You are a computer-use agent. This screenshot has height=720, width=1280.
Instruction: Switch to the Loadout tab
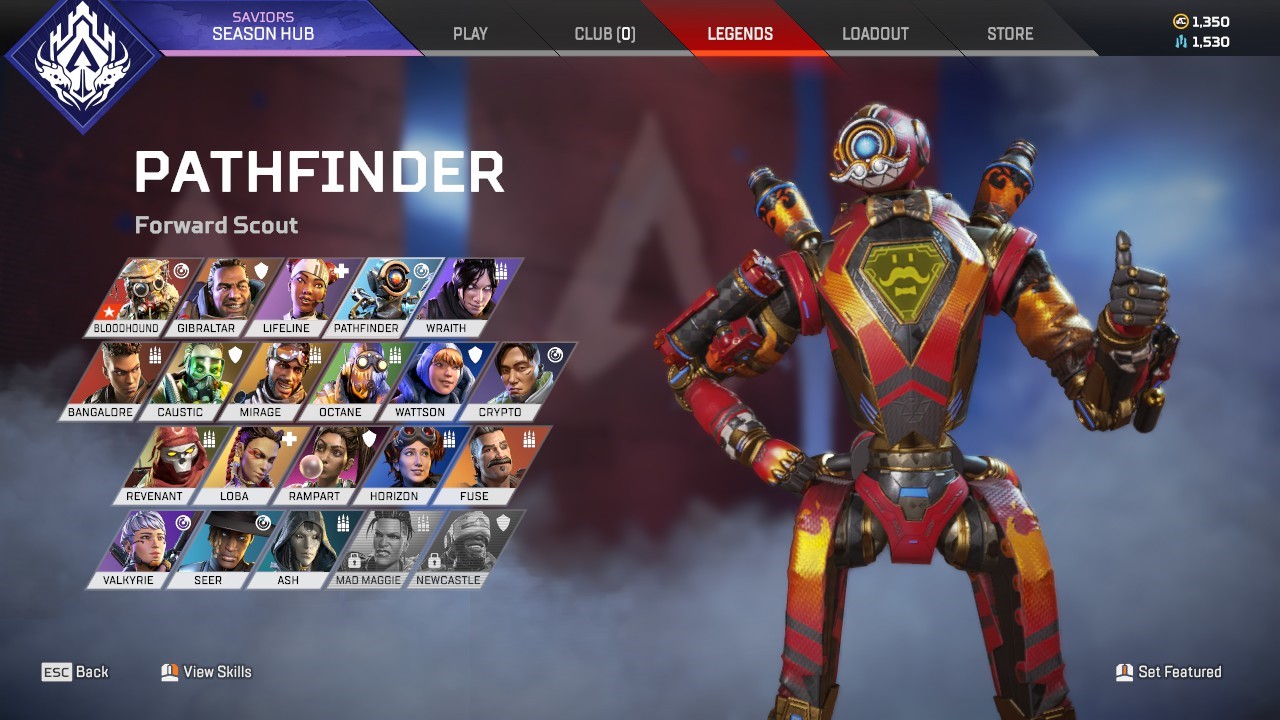pyautogui.click(x=876, y=33)
